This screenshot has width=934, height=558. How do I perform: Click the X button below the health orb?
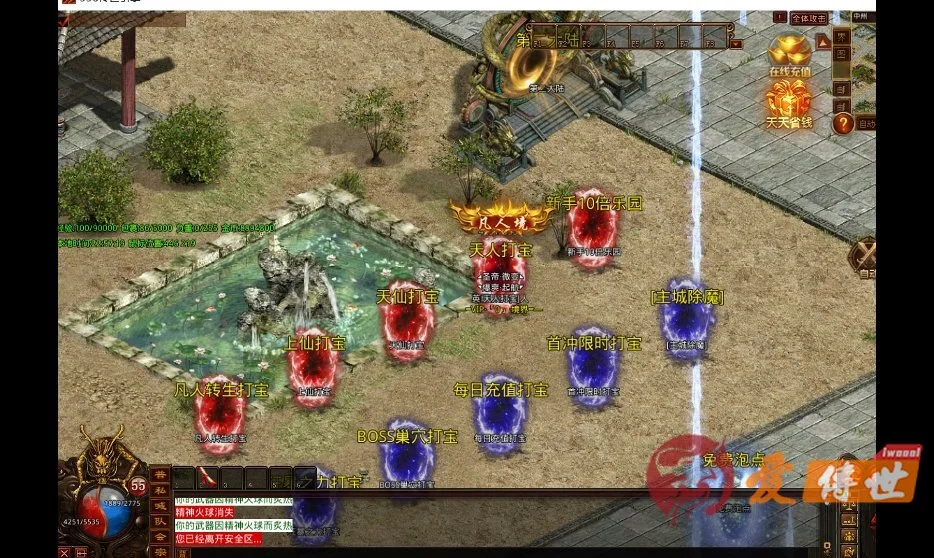coord(65,552)
